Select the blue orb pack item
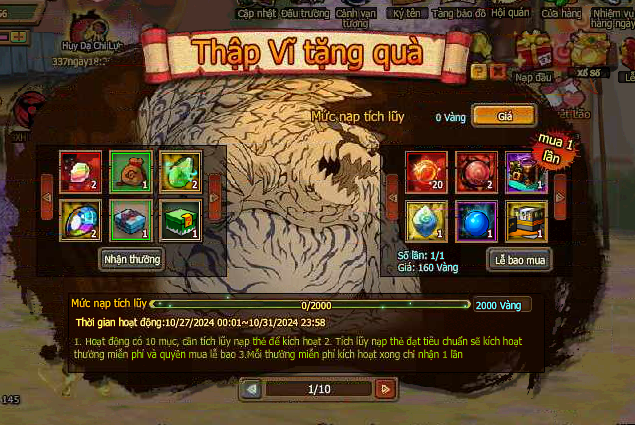635x425 pixels. pos(475,219)
